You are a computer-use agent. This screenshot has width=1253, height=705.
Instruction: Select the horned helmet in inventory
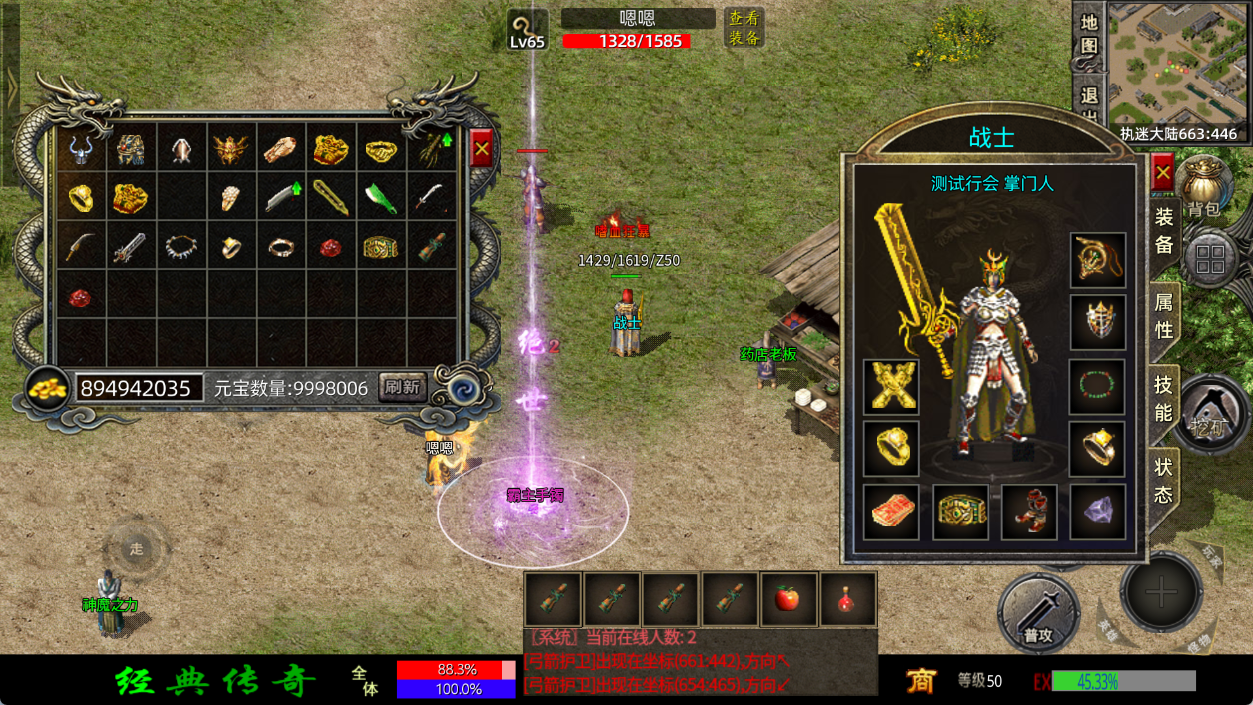pyautogui.click(x=81, y=150)
